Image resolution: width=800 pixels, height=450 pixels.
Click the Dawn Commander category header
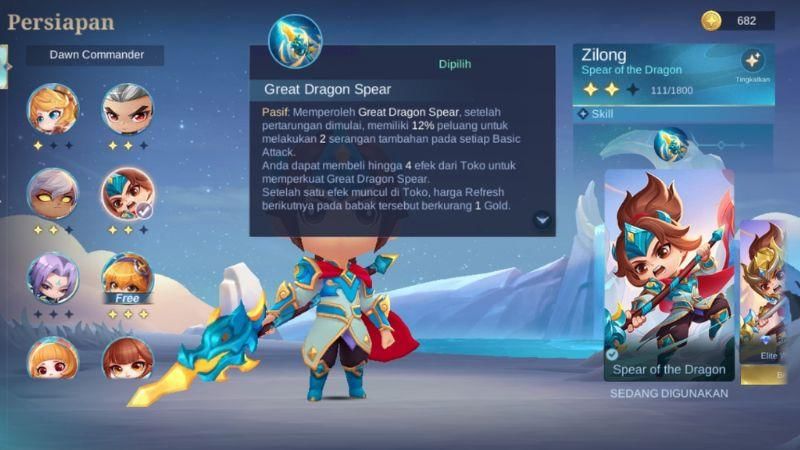tap(96, 55)
